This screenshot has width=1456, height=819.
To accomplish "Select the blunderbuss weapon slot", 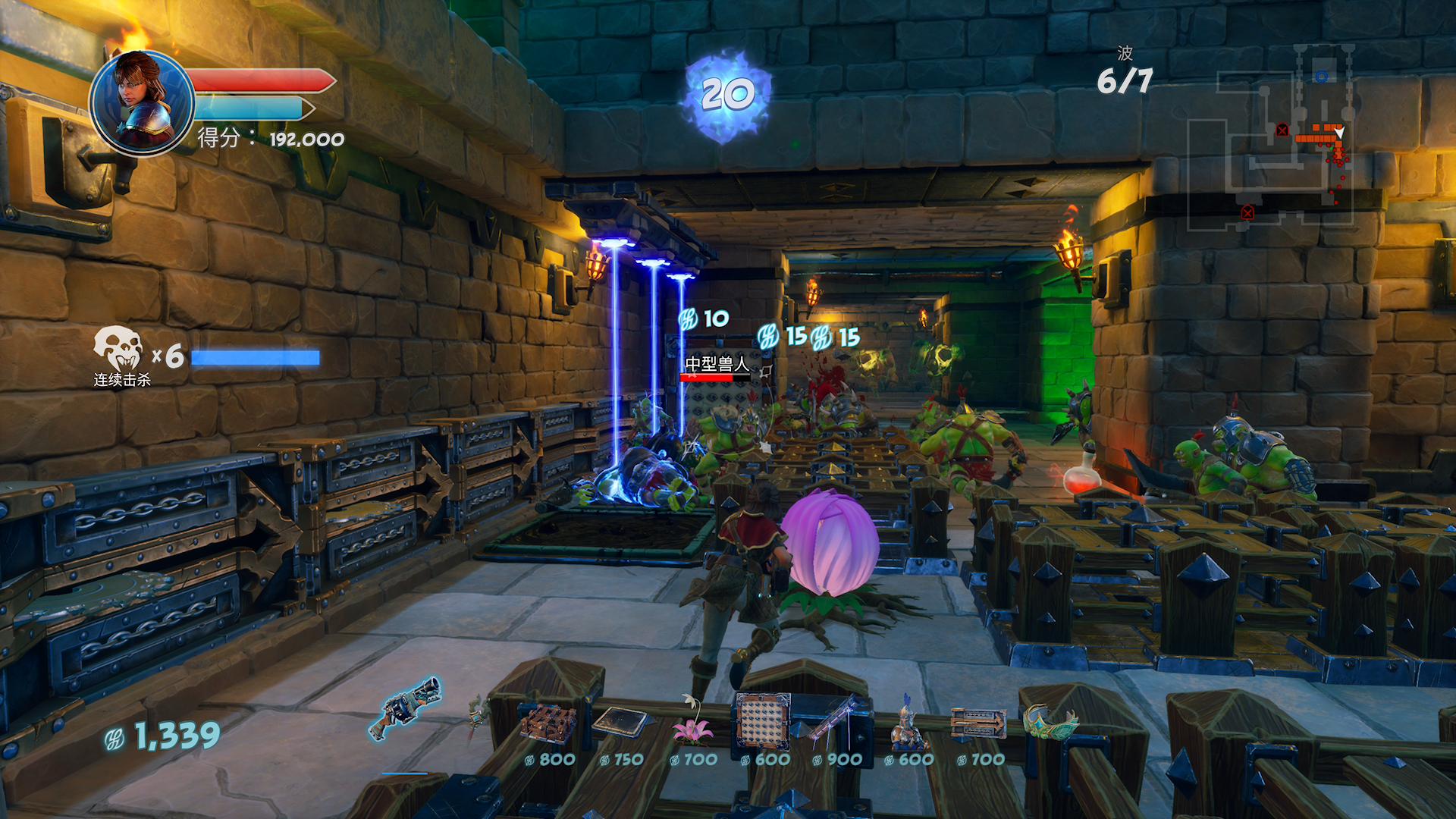I will 405,708.
